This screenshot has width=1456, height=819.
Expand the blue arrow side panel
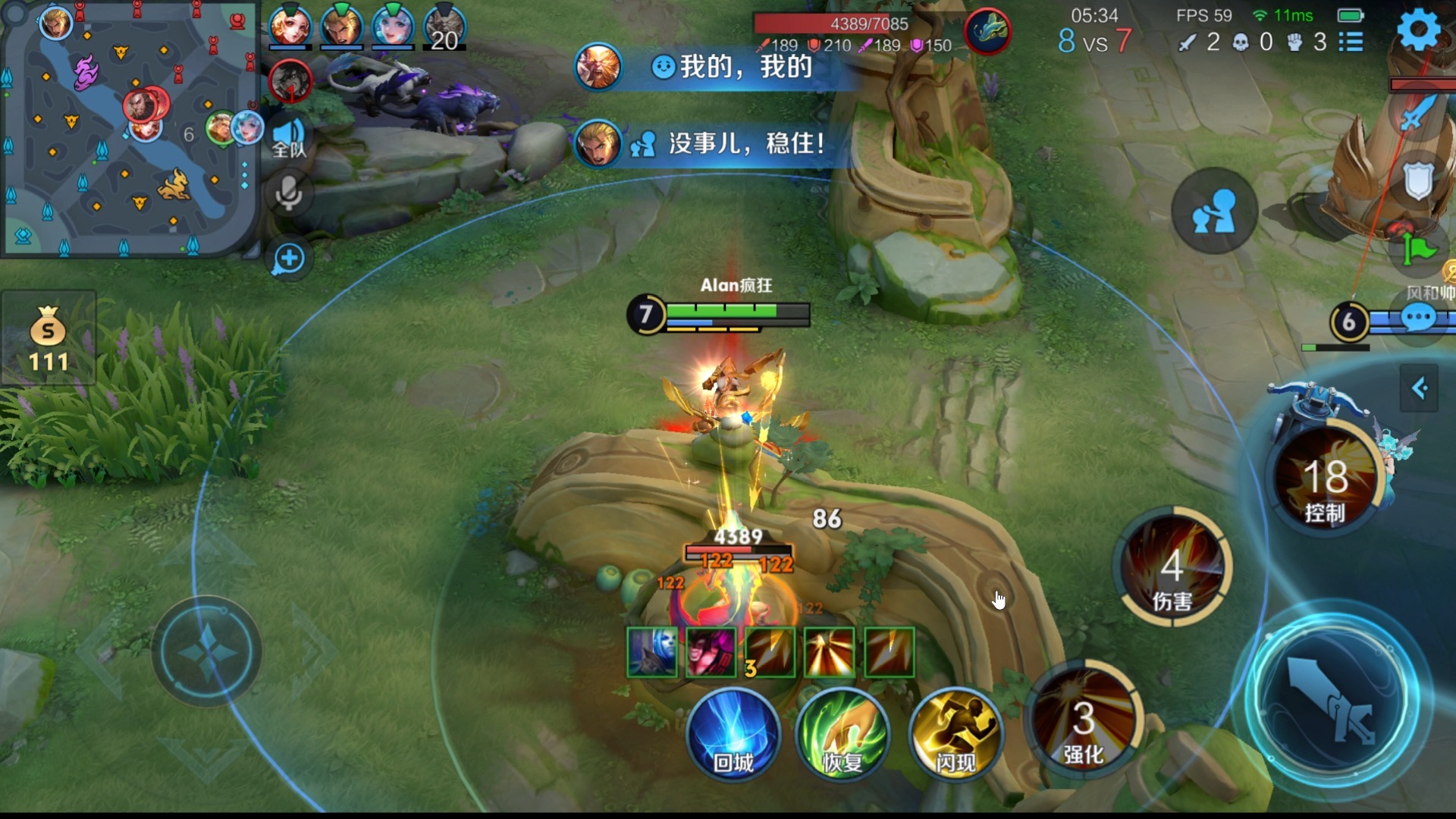(x=1419, y=388)
